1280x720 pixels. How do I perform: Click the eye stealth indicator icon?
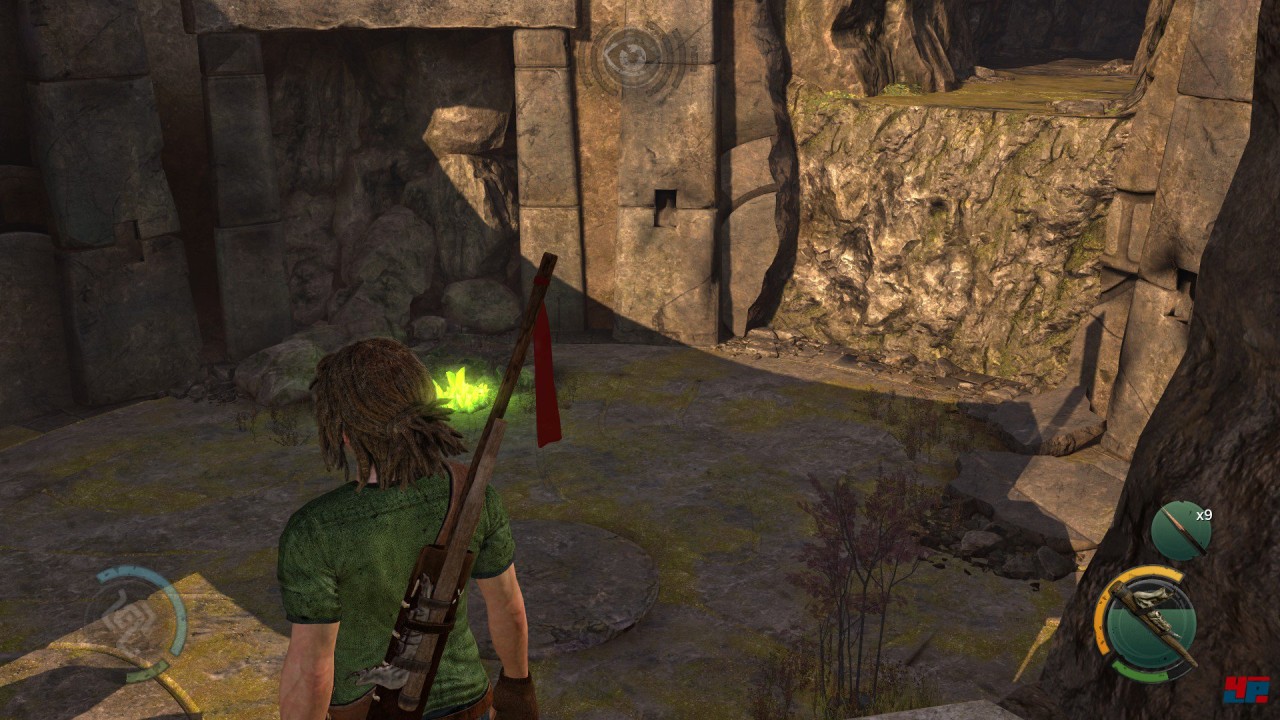632,56
